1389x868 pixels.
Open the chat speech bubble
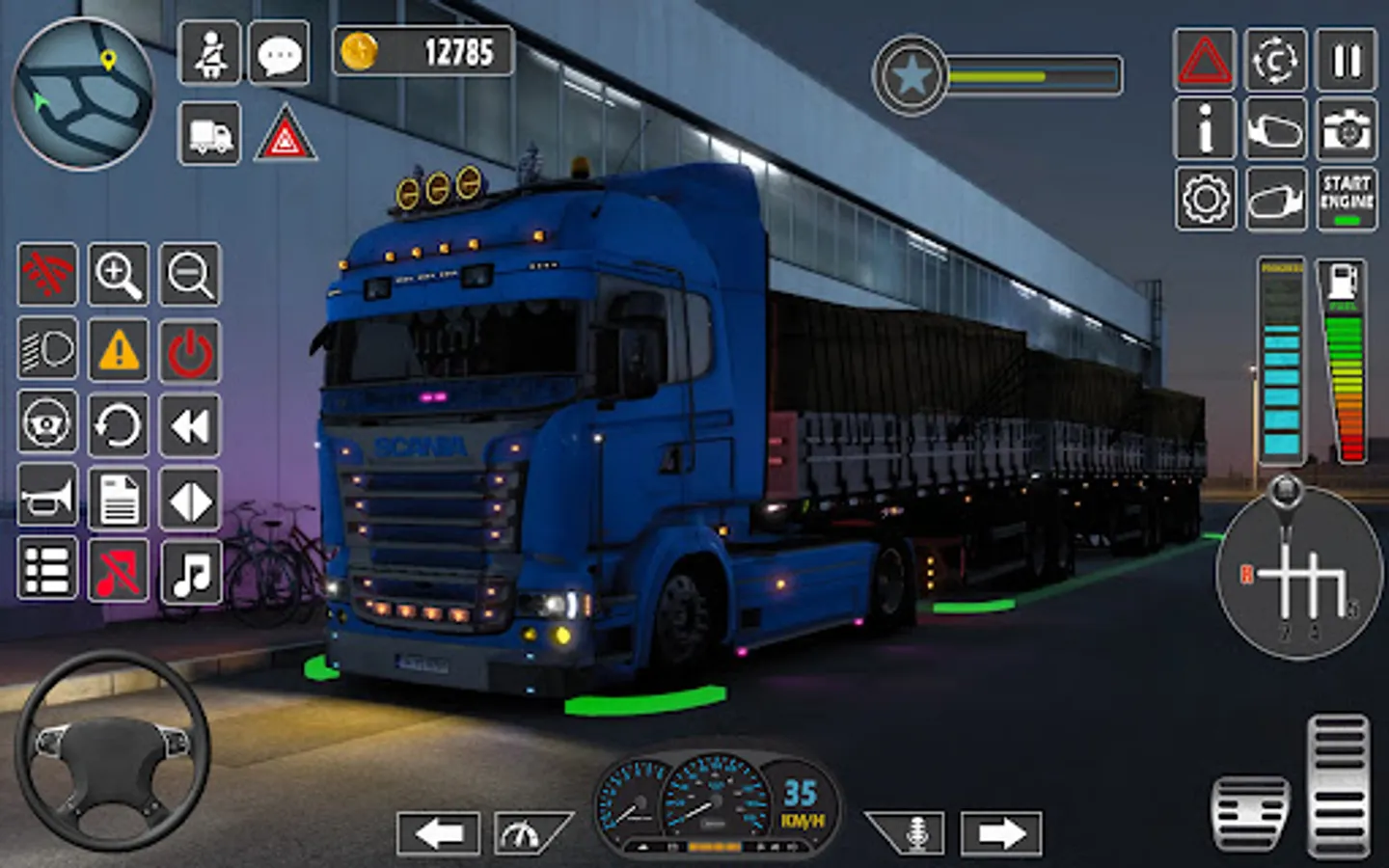(x=280, y=54)
